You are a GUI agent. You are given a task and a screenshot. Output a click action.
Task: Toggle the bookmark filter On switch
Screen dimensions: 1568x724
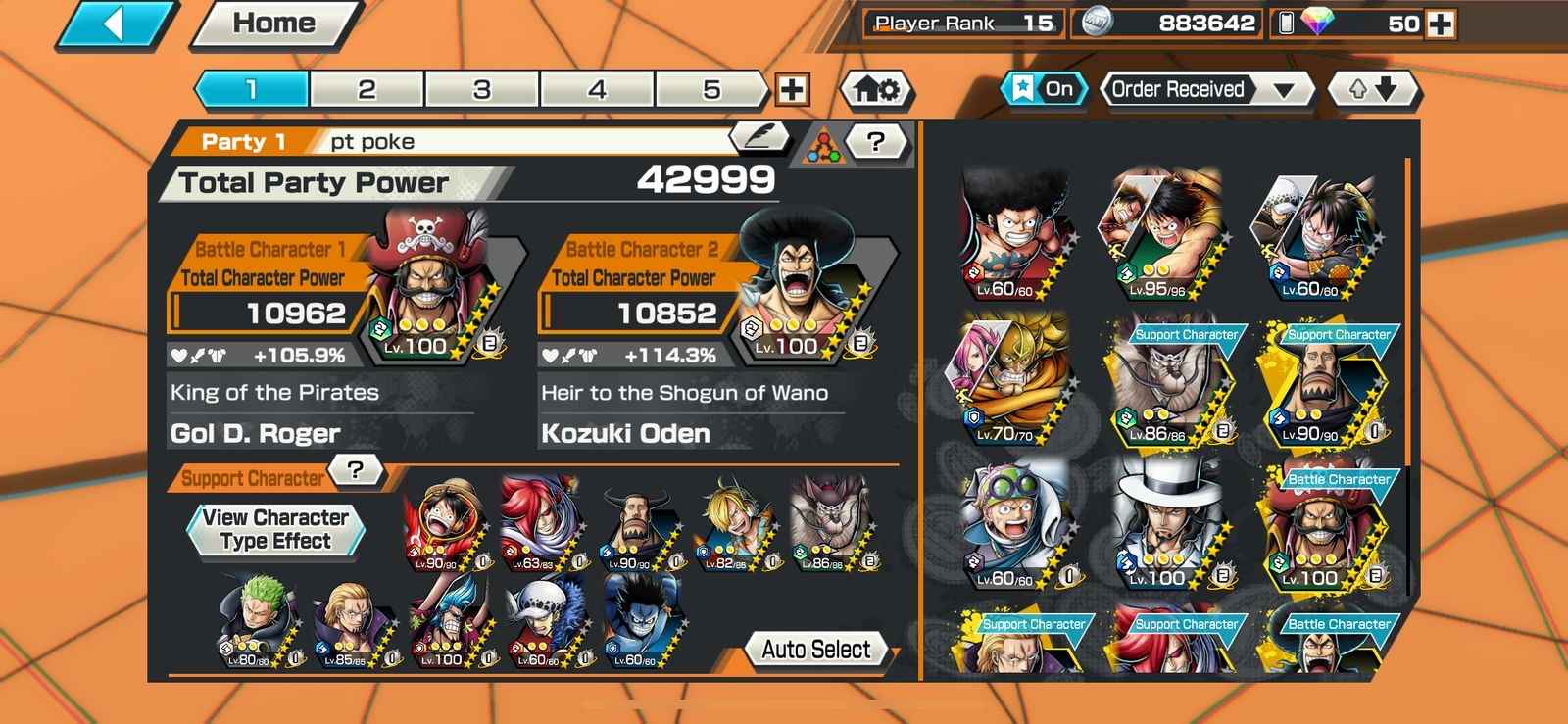(1044, 89)
